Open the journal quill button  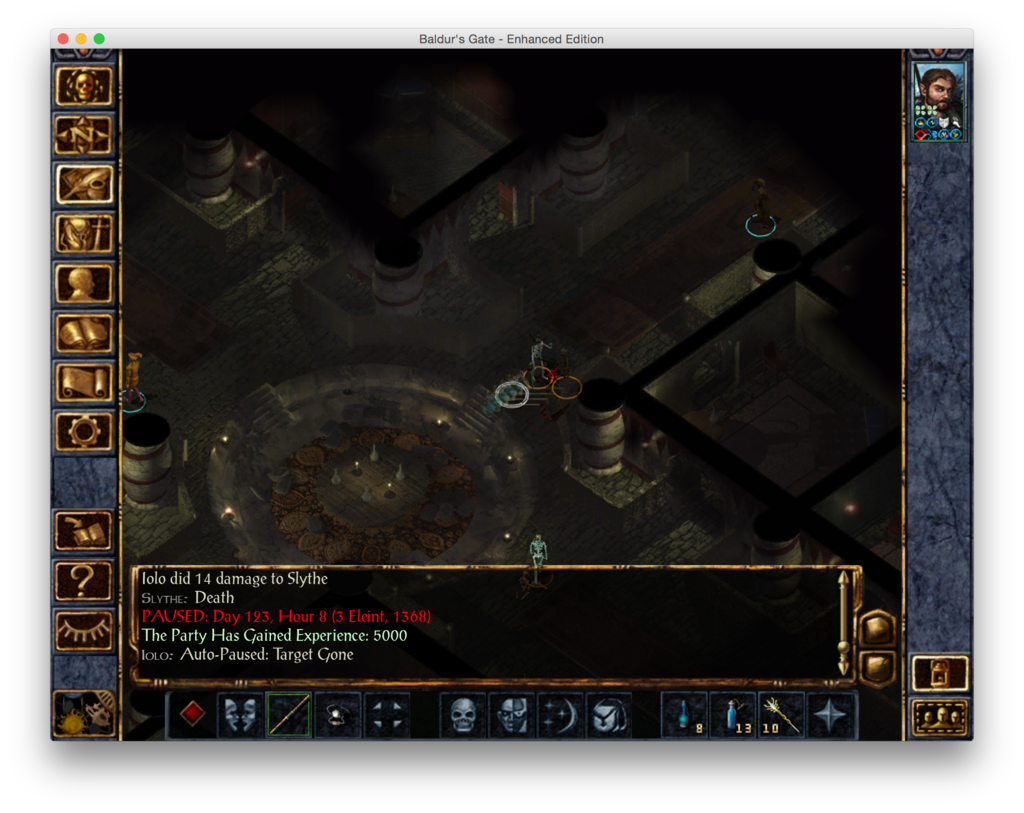(84, 184)
